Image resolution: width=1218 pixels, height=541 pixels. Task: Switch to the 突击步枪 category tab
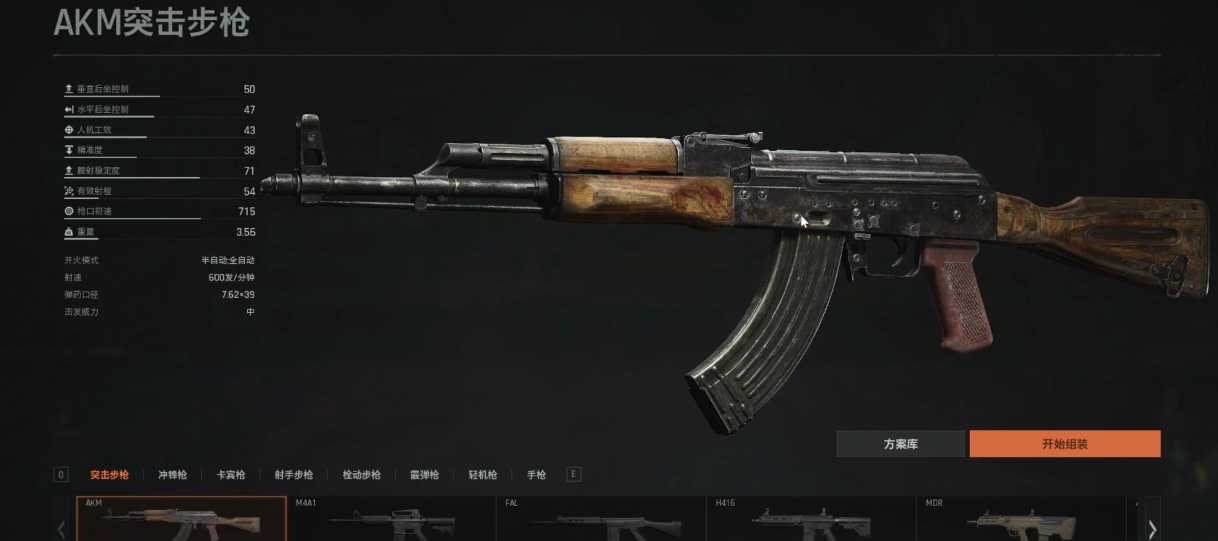coord(109,475)
